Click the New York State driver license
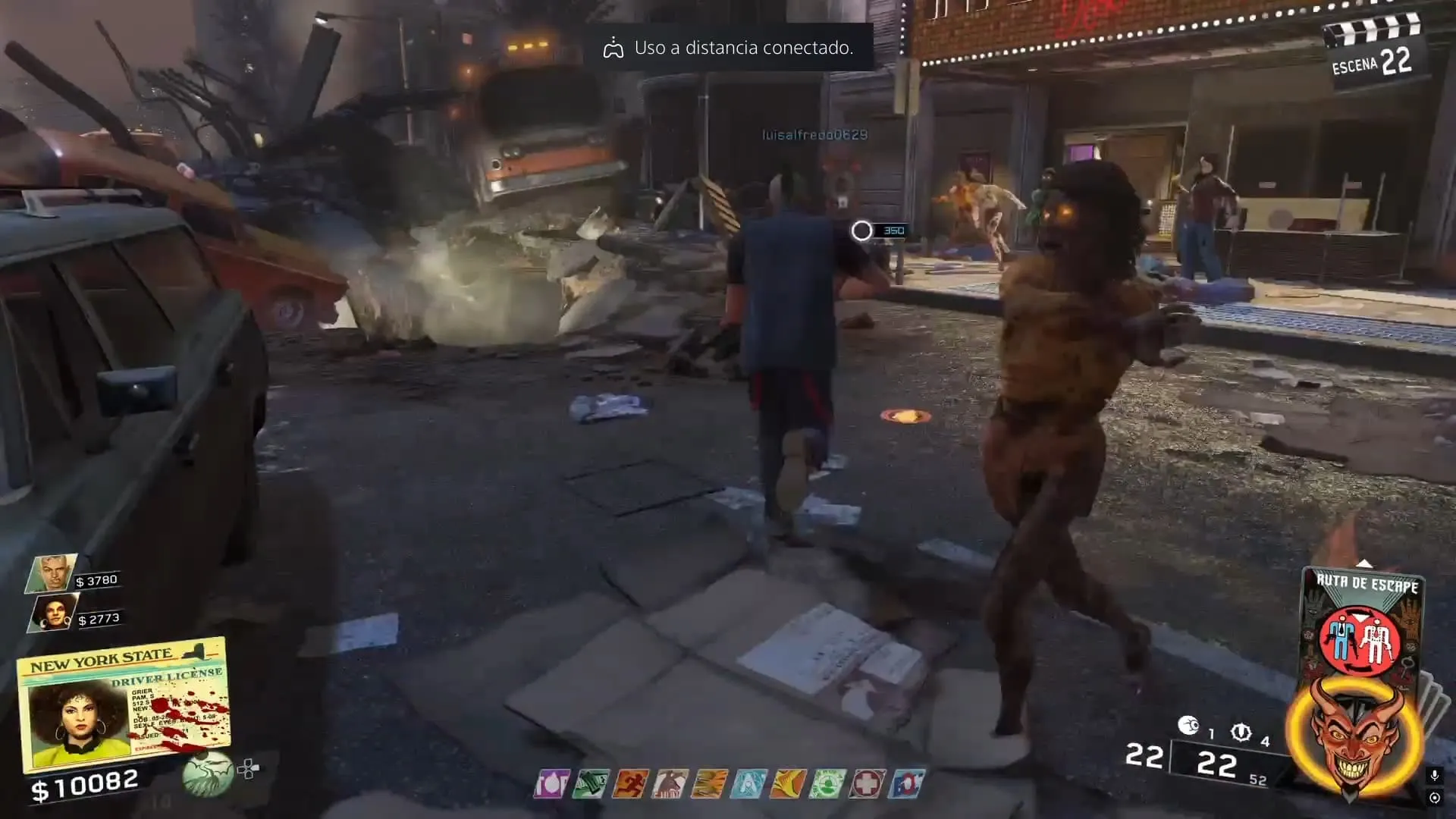Image resolution: width=1456 pixels, height=819 pixels. coord(124,703)
